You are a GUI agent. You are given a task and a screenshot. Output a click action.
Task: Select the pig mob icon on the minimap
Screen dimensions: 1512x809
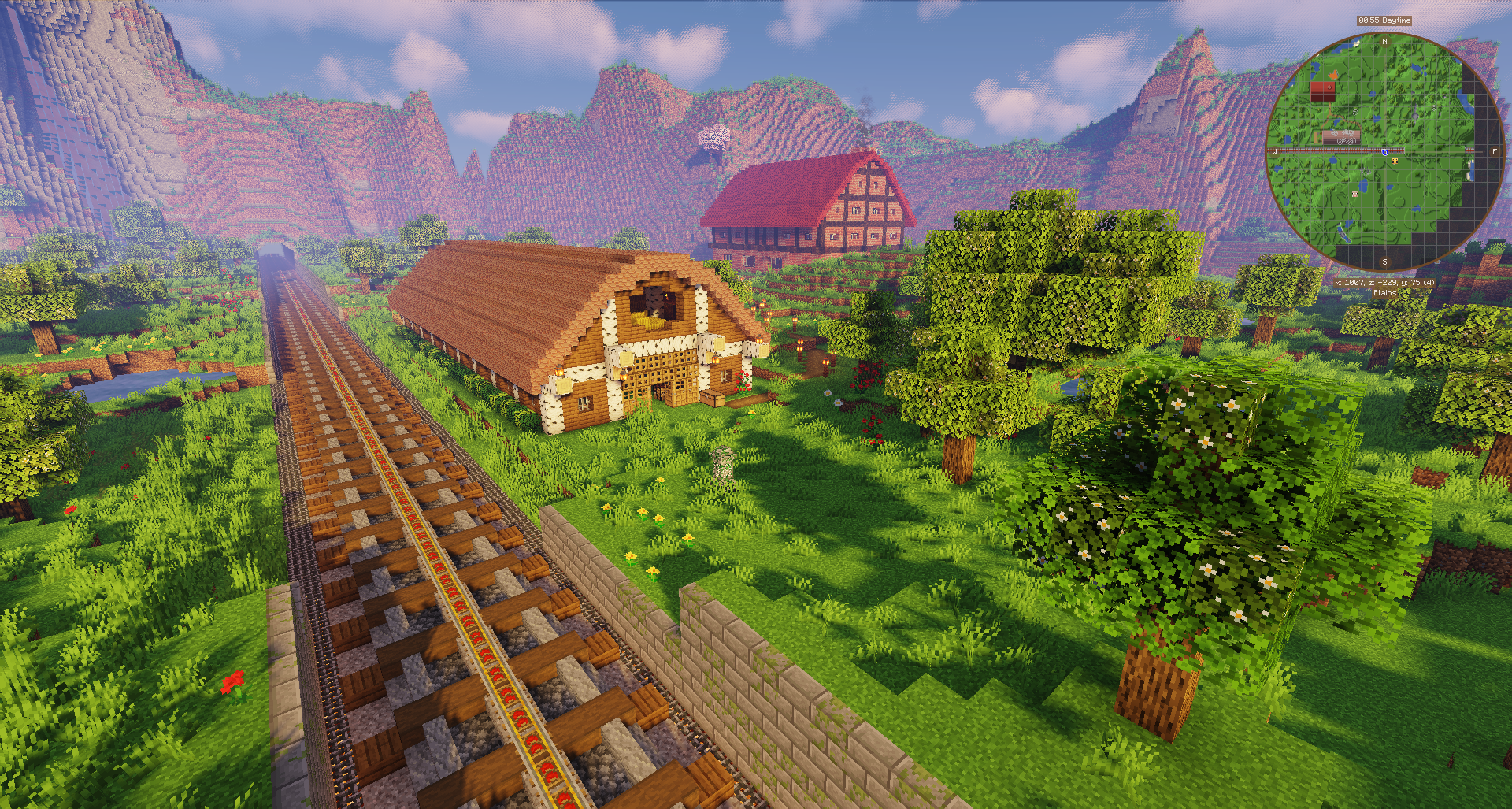[1354, 191]
